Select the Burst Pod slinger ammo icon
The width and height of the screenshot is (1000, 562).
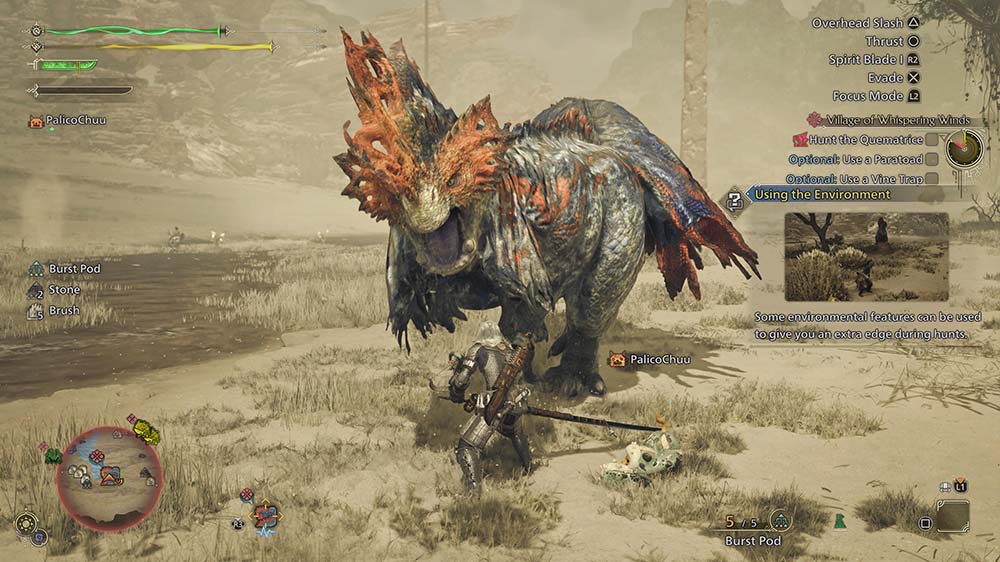tap(781, 520)
